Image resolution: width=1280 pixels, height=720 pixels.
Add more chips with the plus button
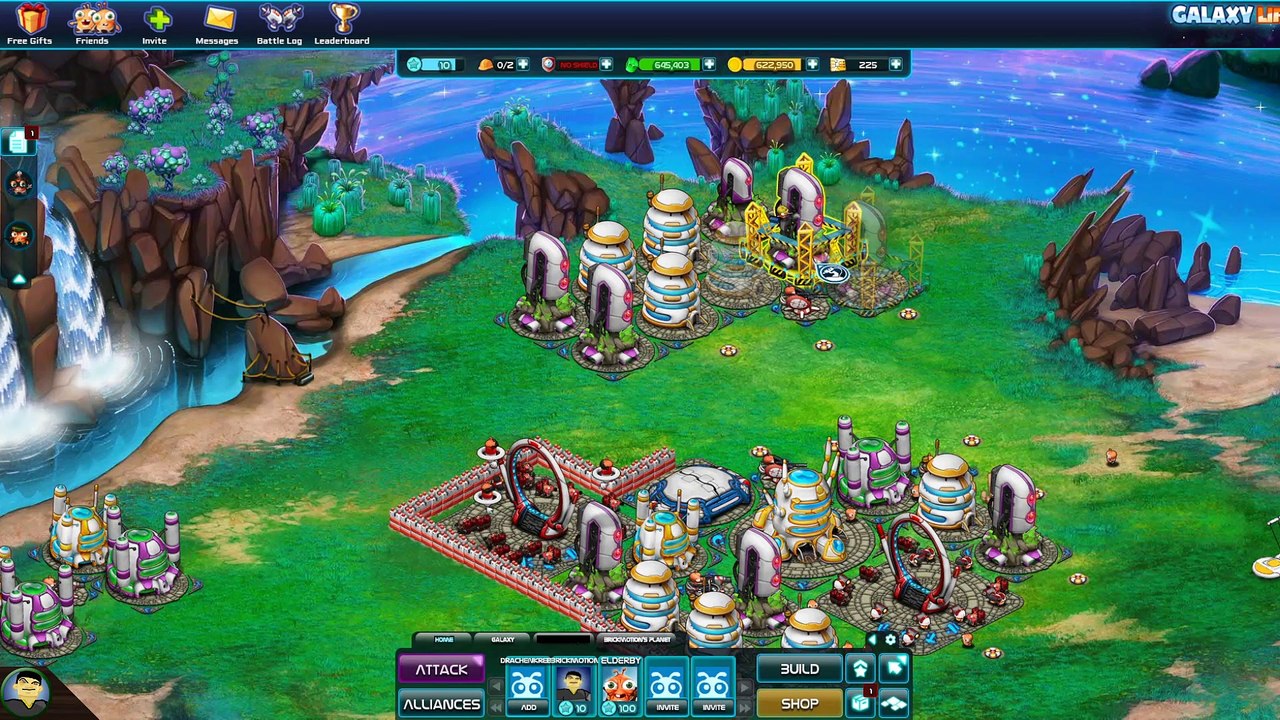coord(895,65)
